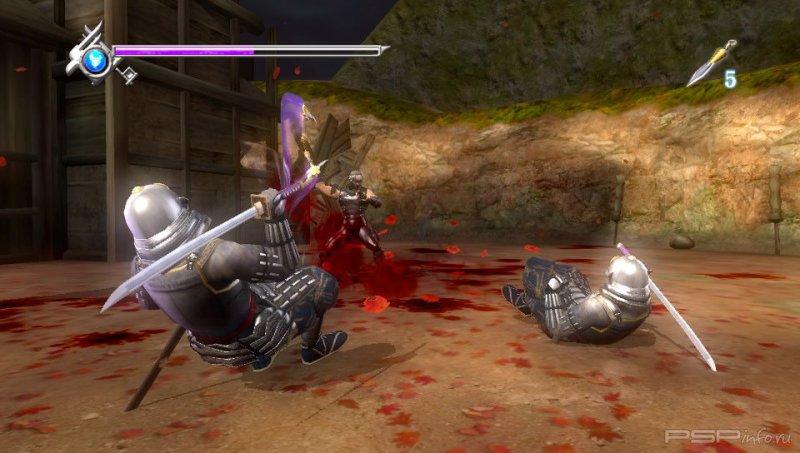Select the kunai projectile weapon icon
Image resolution: width=800 pixels, height=453 pixels.
(710, 63)
